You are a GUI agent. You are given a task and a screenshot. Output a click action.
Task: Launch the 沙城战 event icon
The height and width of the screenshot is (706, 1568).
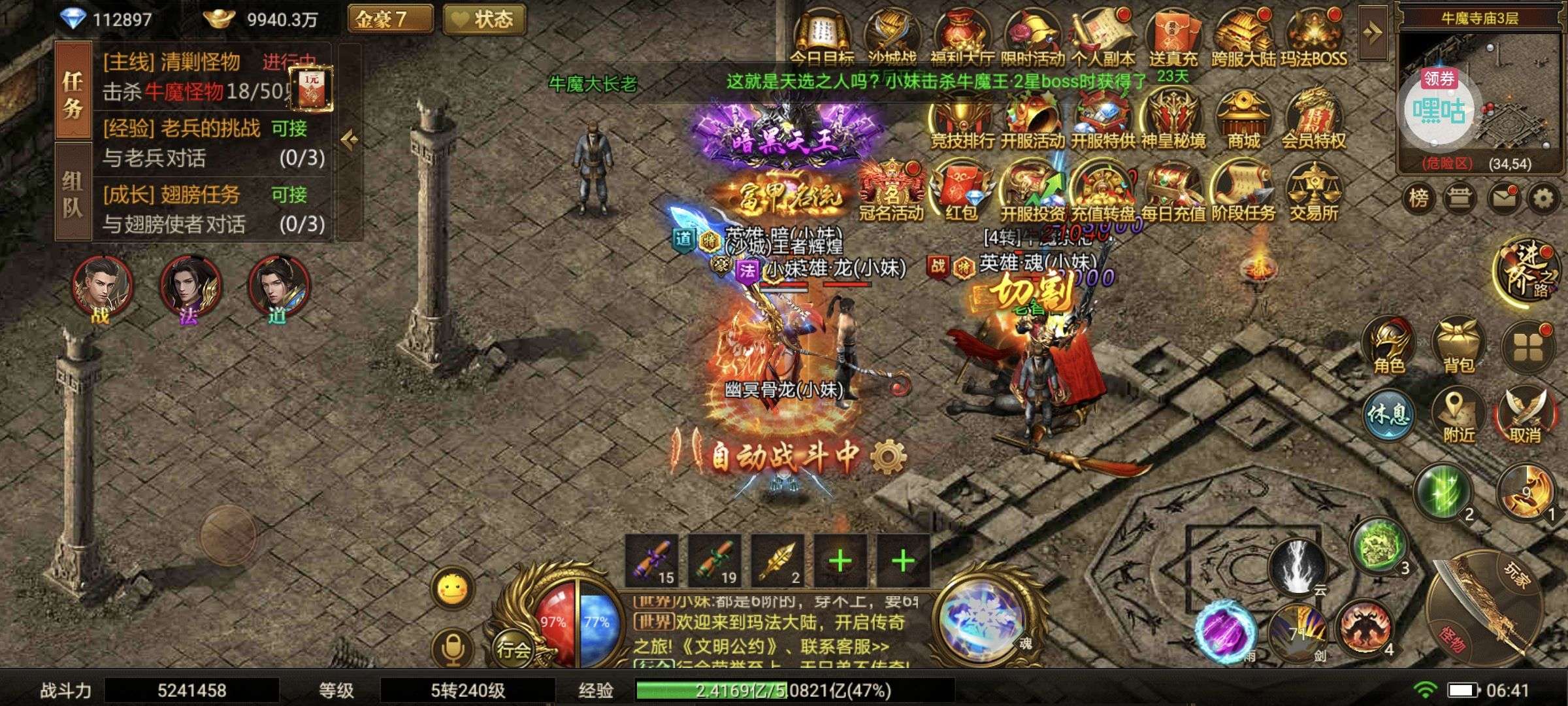892,29
